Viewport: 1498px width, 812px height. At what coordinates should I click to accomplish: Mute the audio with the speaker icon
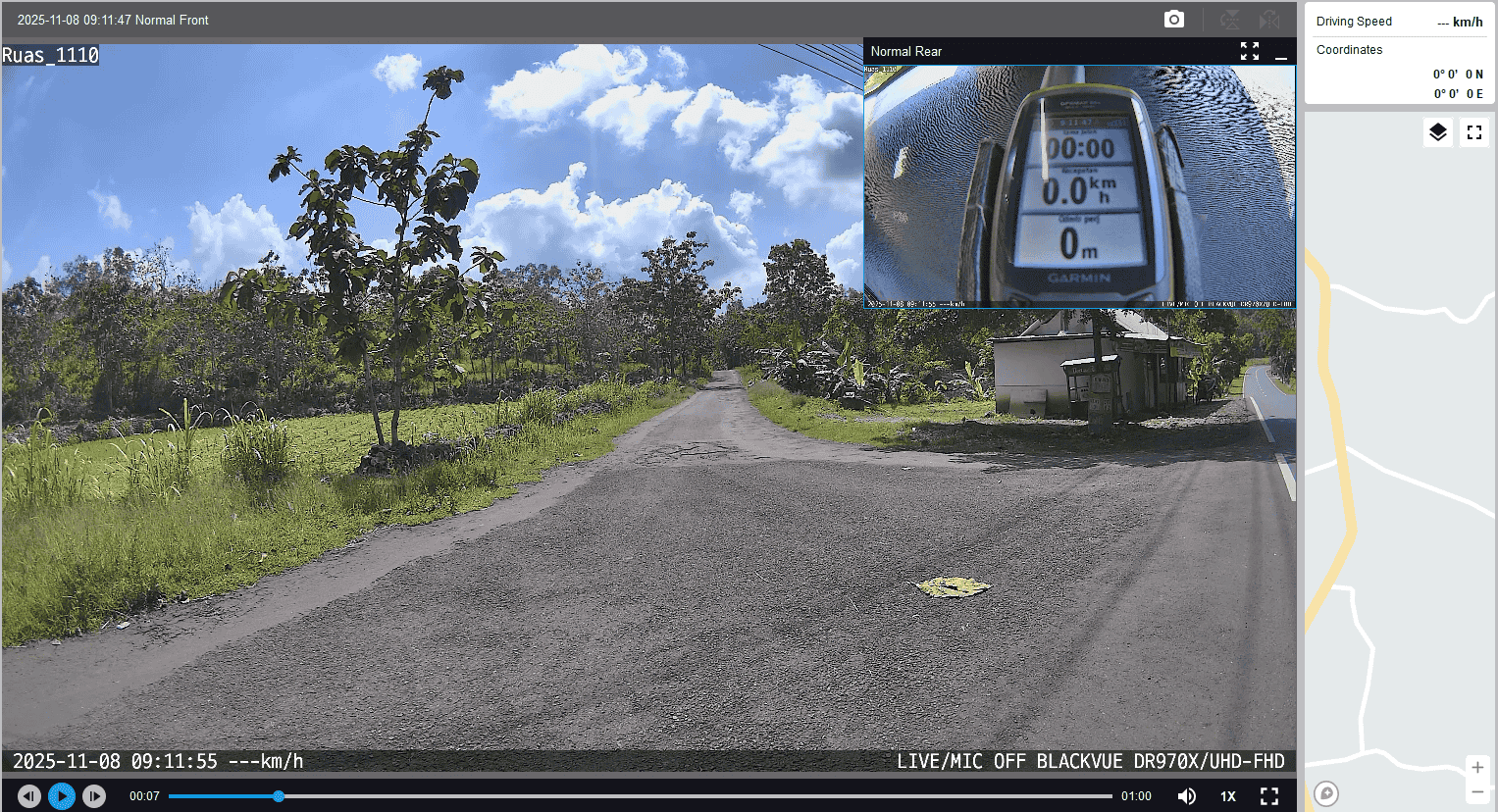[1187, 796]
